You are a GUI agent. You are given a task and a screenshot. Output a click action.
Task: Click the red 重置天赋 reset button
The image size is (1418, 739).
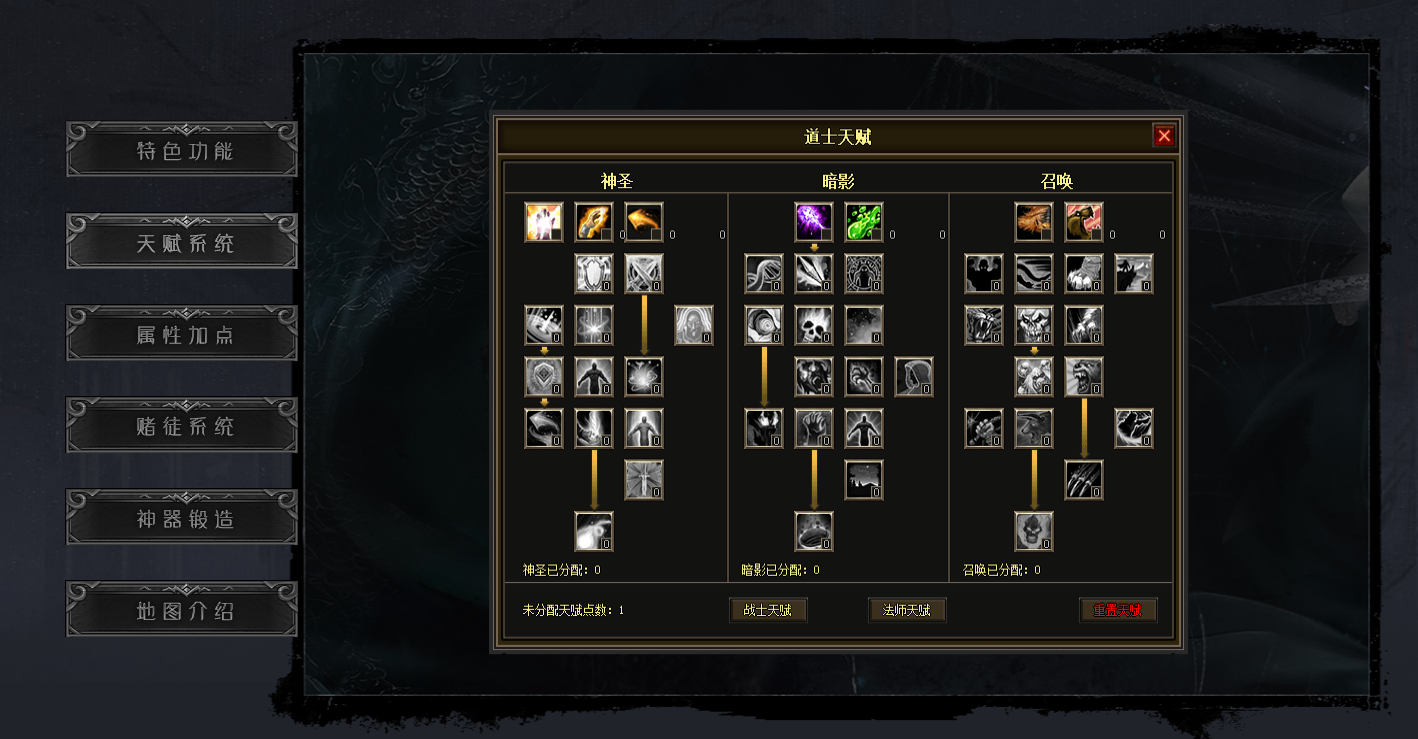point(1118,610)
